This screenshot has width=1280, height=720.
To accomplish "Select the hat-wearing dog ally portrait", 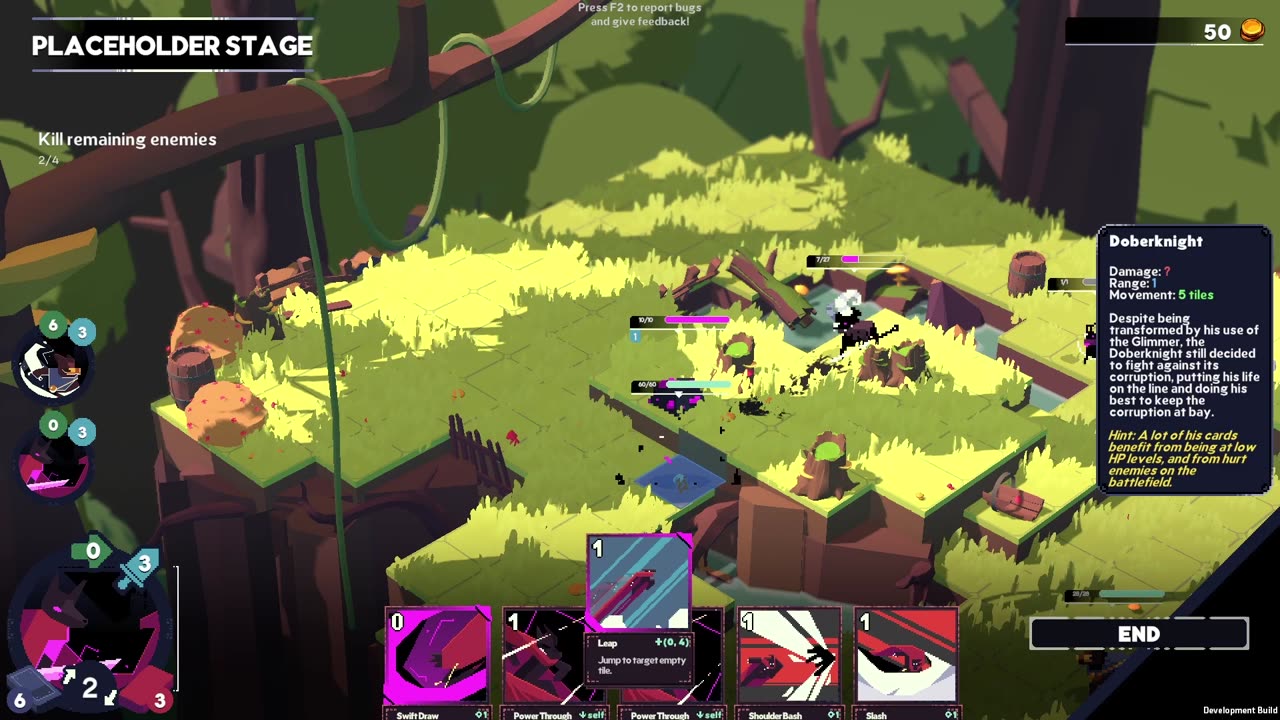I will tap(53, 366).
